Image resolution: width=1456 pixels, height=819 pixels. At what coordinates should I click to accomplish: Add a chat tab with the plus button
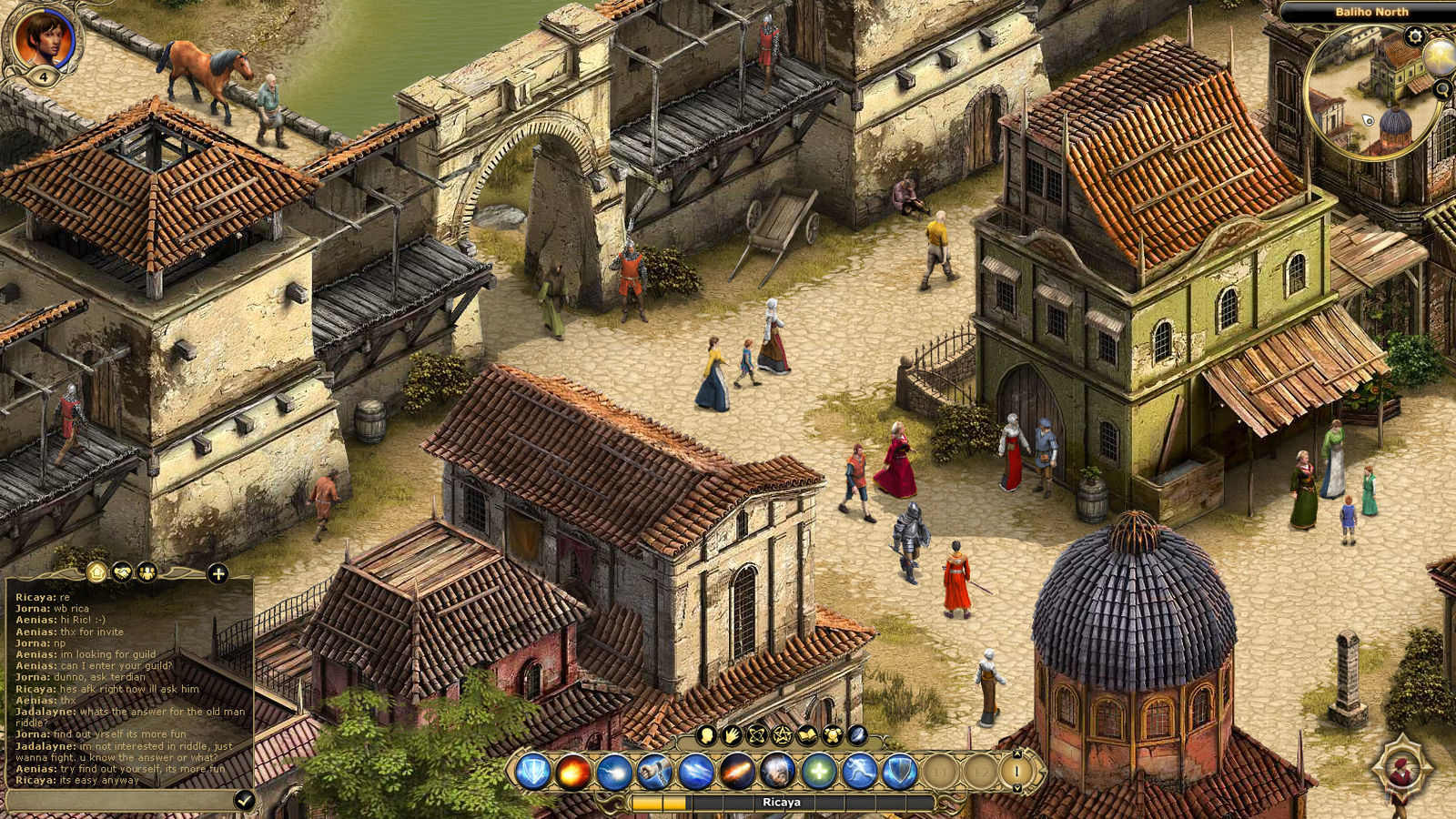point(217,573)
